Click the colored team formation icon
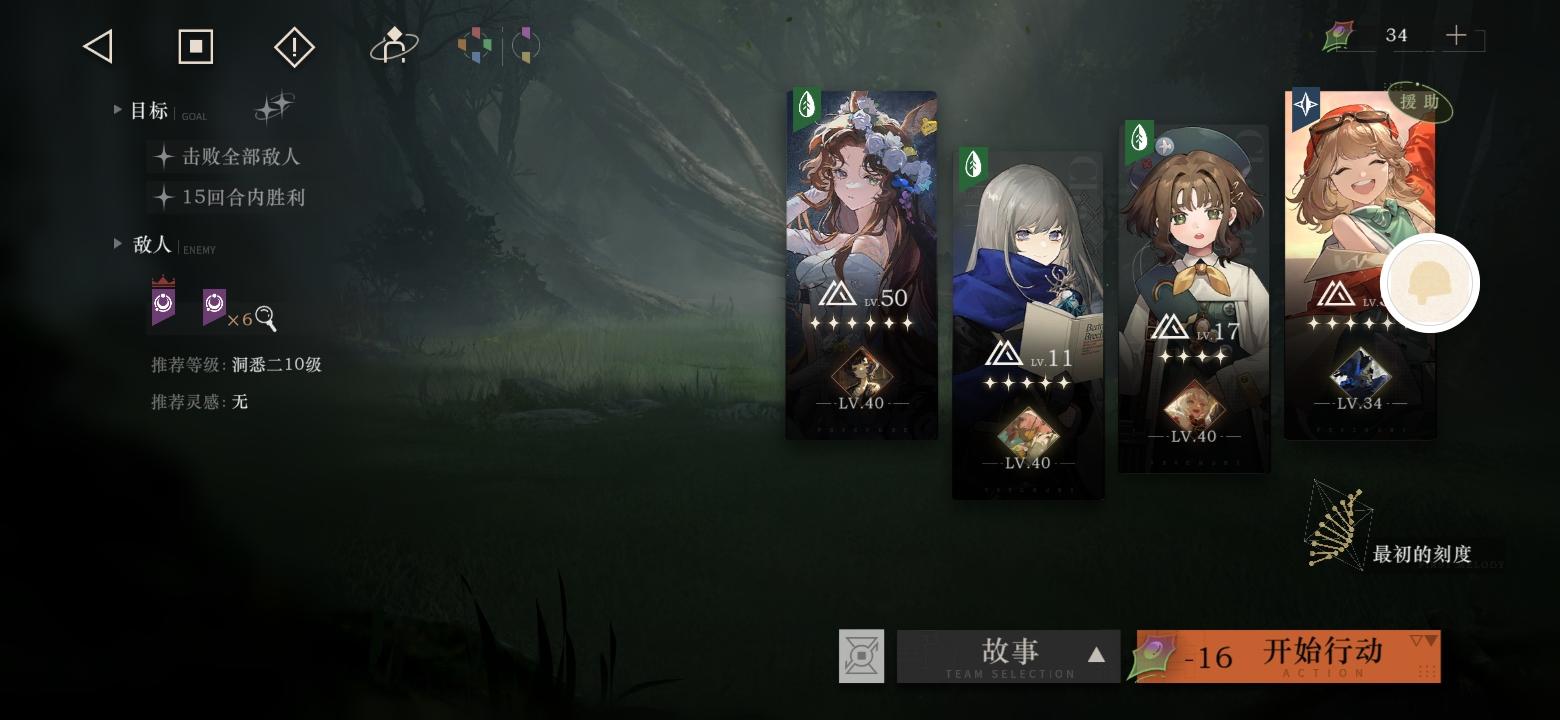The width and height of the screenshot is (1560, 720). tap(474, 45)
